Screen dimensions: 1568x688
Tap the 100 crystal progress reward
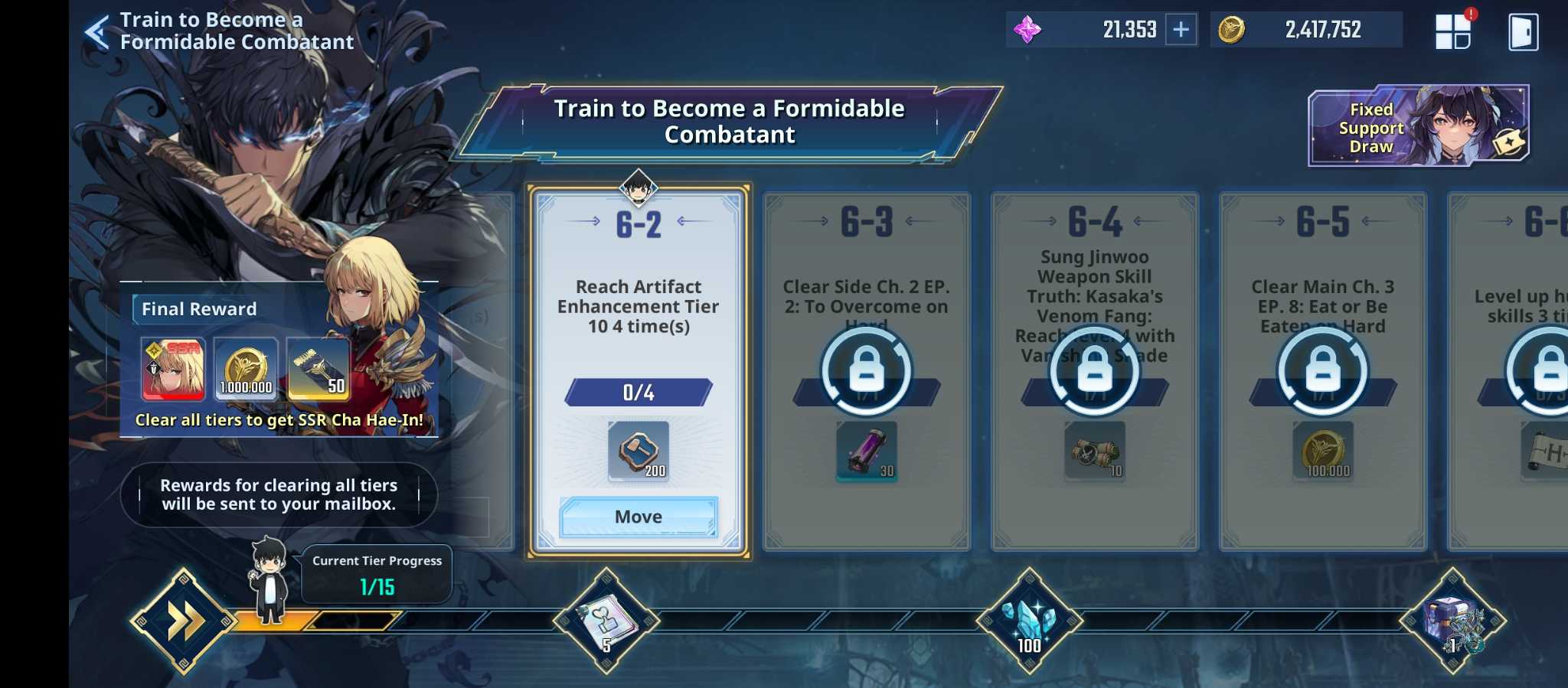[1029, 621]
